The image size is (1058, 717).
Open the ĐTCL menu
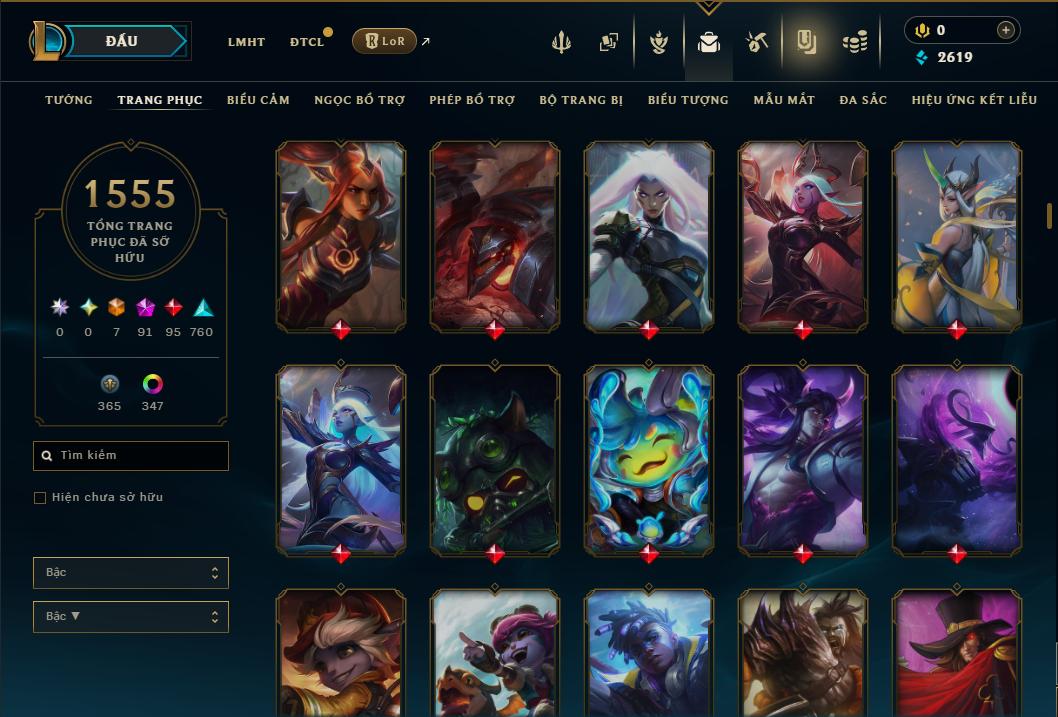coord(307,42)
